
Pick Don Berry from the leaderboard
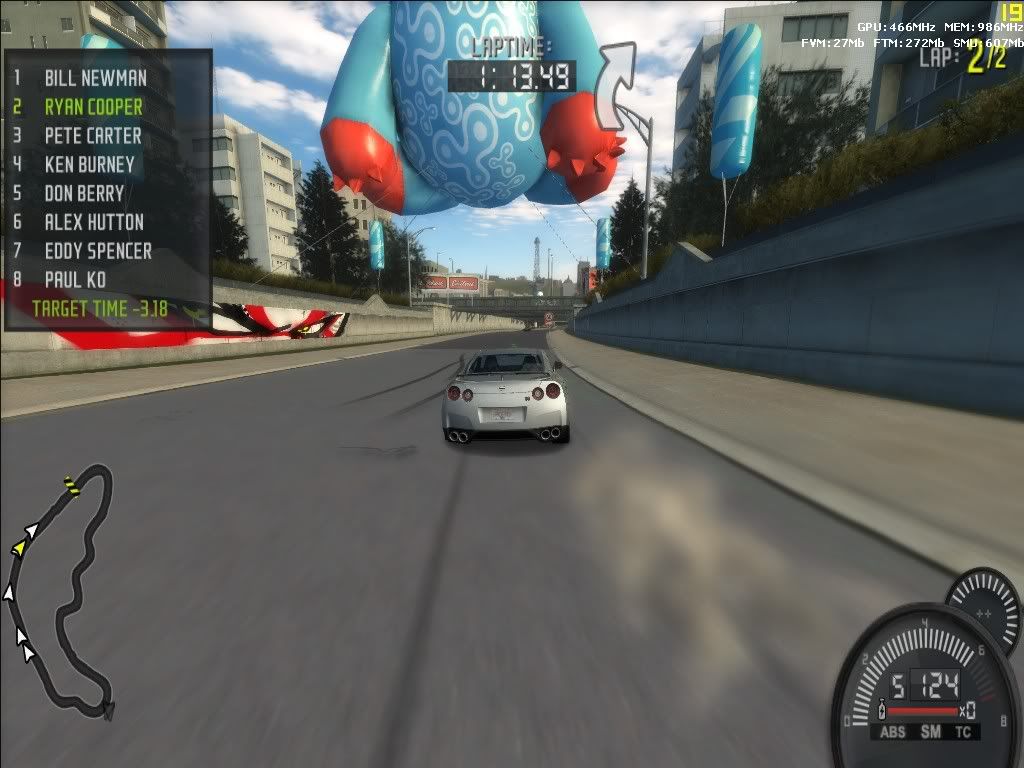[84, 193]
